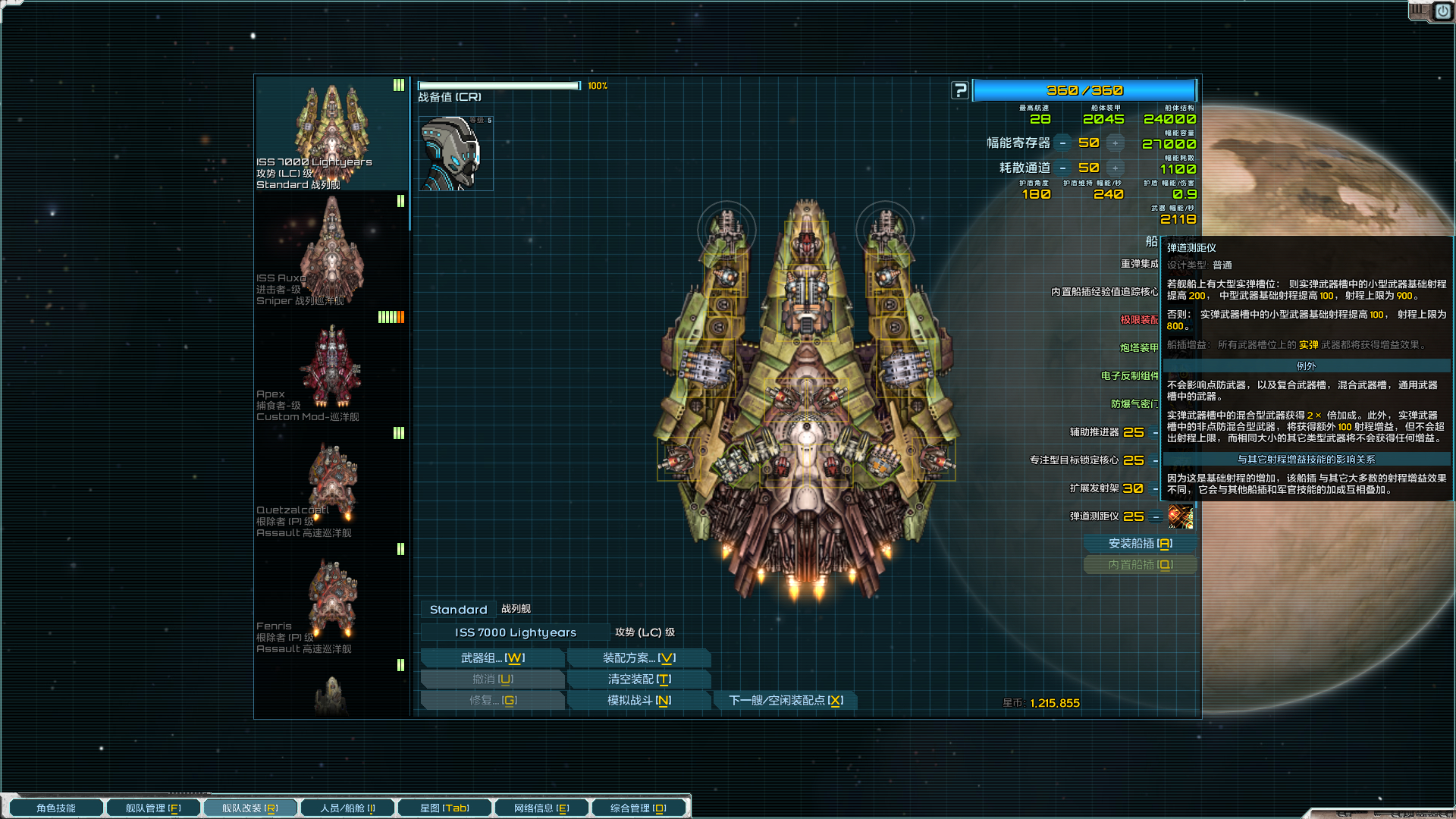The width and height of the screenshot is (1456, 819).
Task: Open the 装配方案 loadout variants
Action: click(x=639, y=658)
